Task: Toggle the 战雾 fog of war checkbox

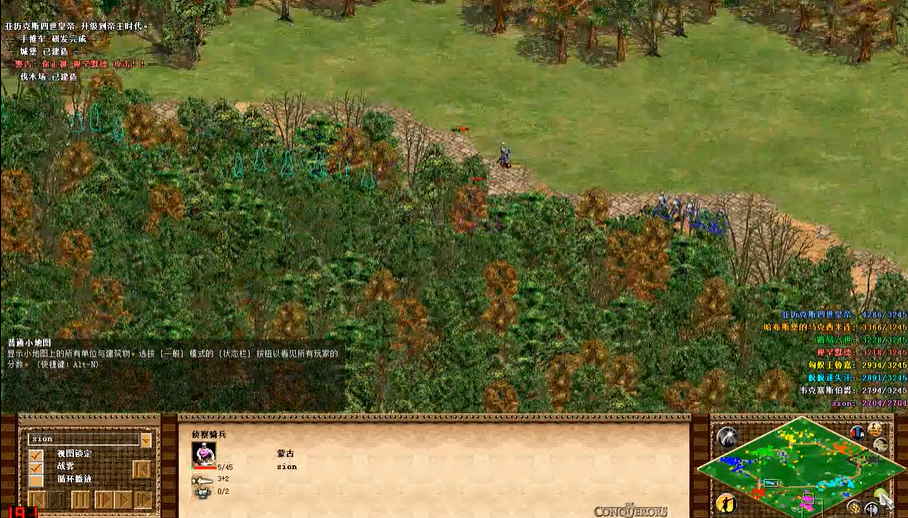Action: (x=36, y=466)
